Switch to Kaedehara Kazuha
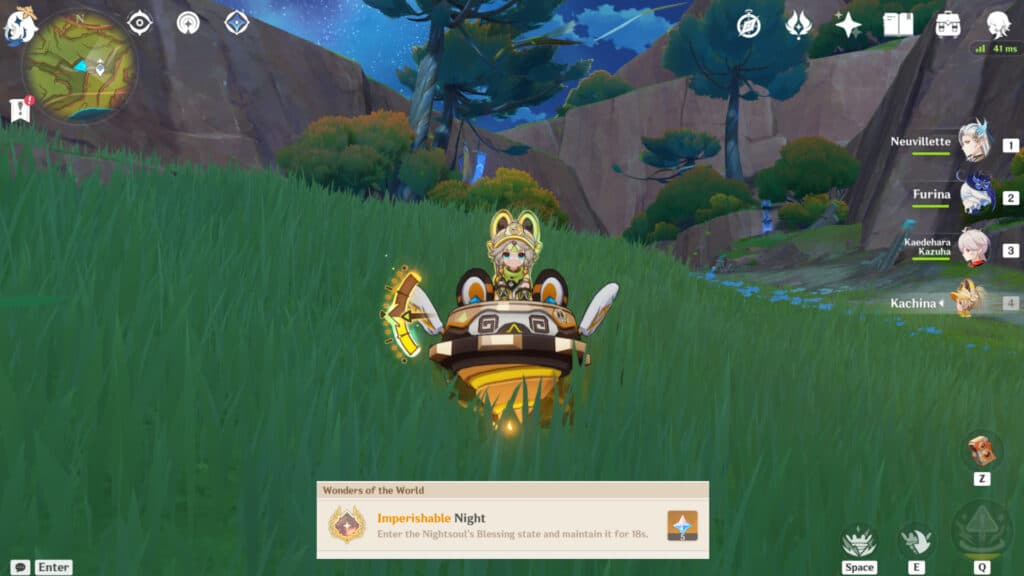Viewport: 1024px width, 576px height. click(973, 248)
